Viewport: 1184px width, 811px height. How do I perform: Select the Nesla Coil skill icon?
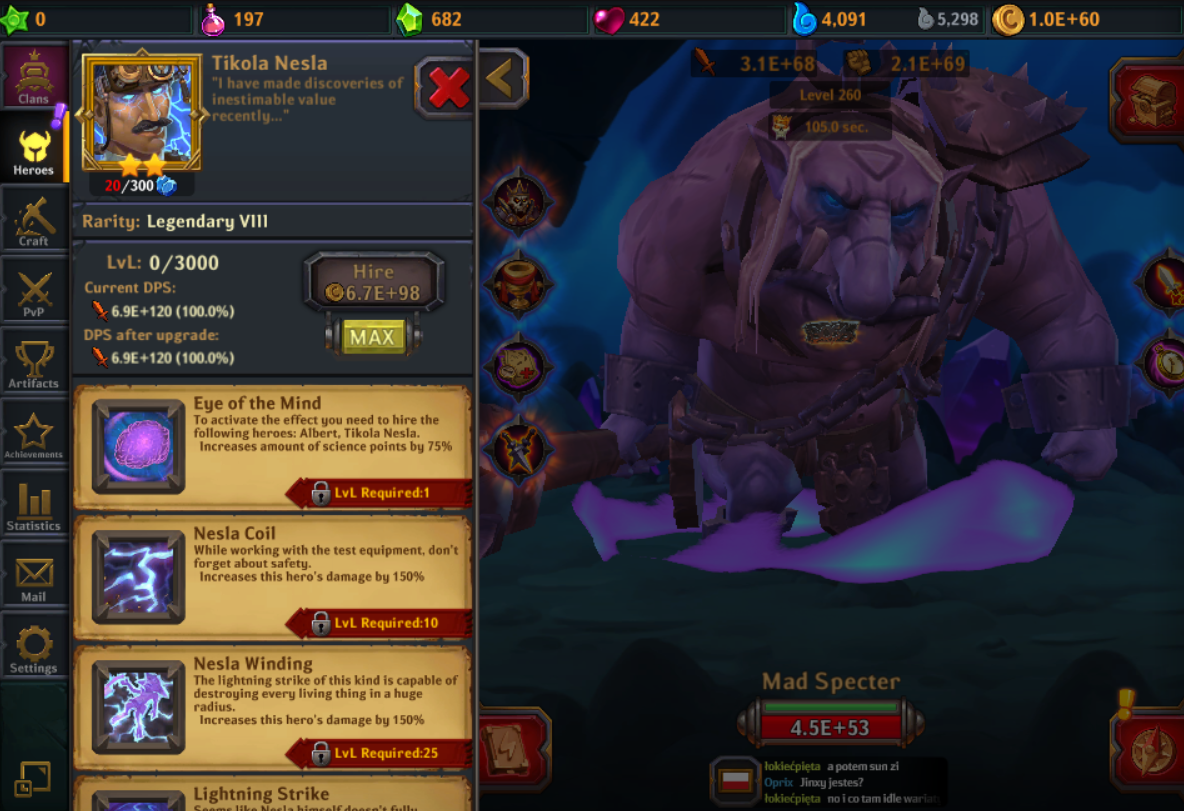pos(138,577)
